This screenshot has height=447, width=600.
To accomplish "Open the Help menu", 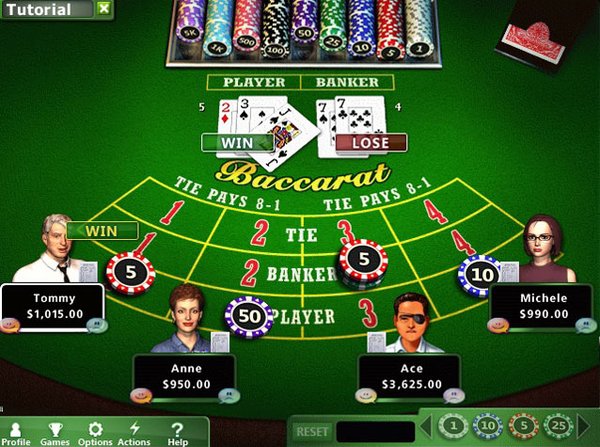I will tap(178, 432).
